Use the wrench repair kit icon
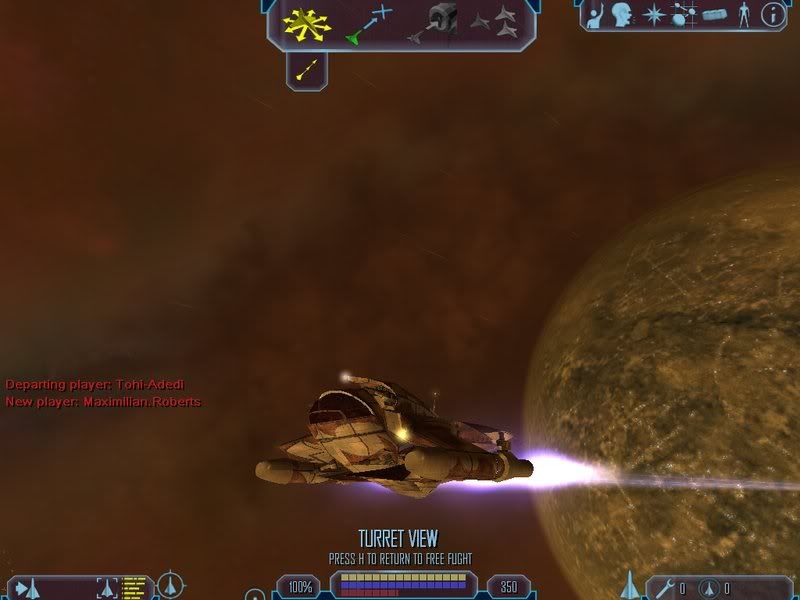The height and width of the screenshot is (600, 800). click(665, 587)
